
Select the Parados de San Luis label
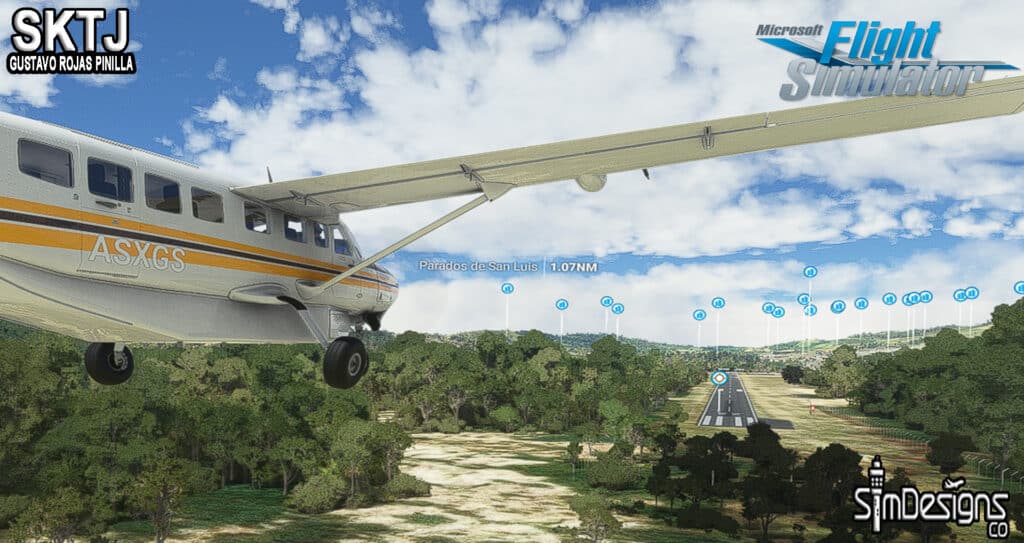click(x=480, y=266)
